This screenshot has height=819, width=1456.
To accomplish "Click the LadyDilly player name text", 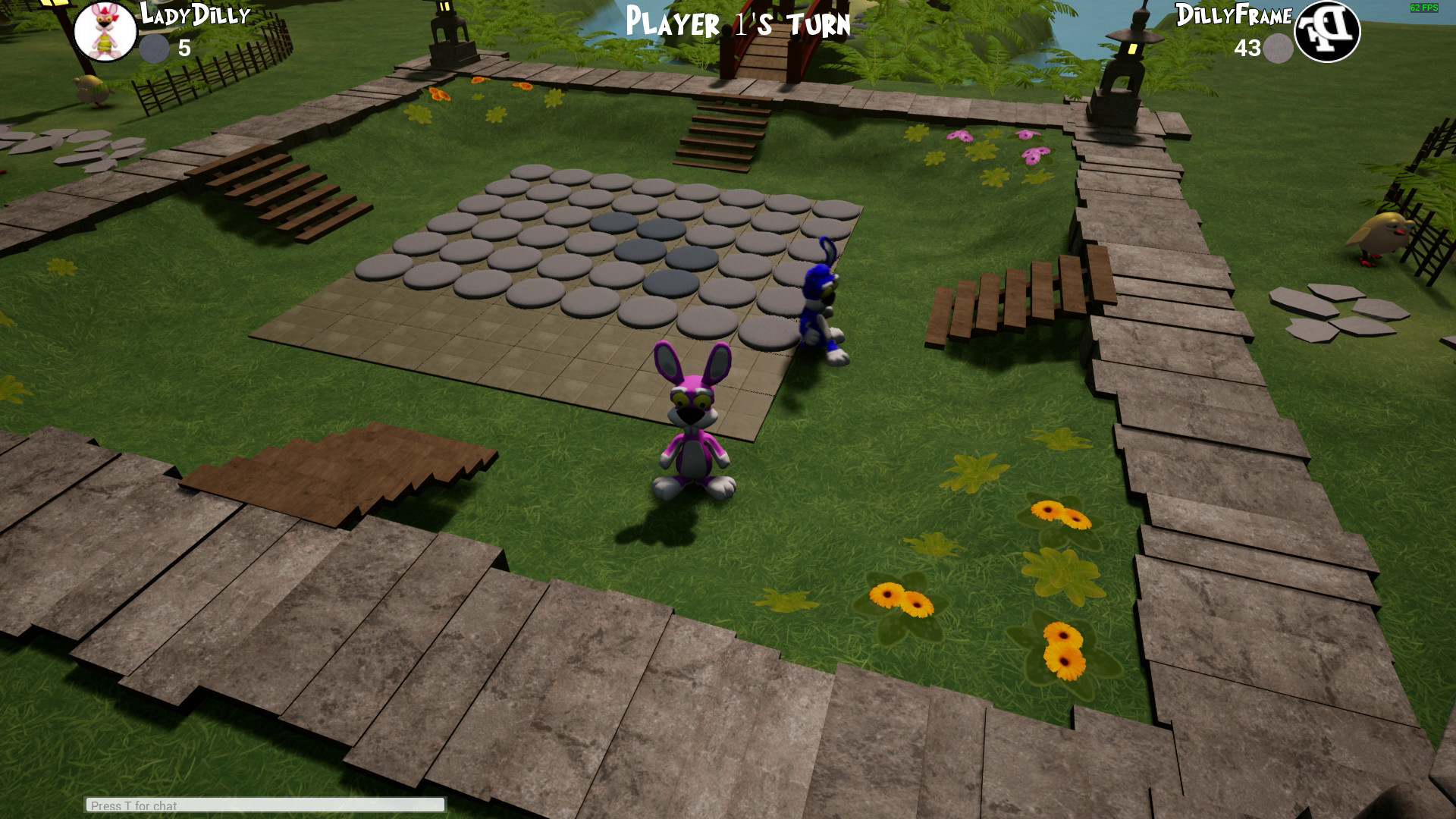I will coord(191,14).
